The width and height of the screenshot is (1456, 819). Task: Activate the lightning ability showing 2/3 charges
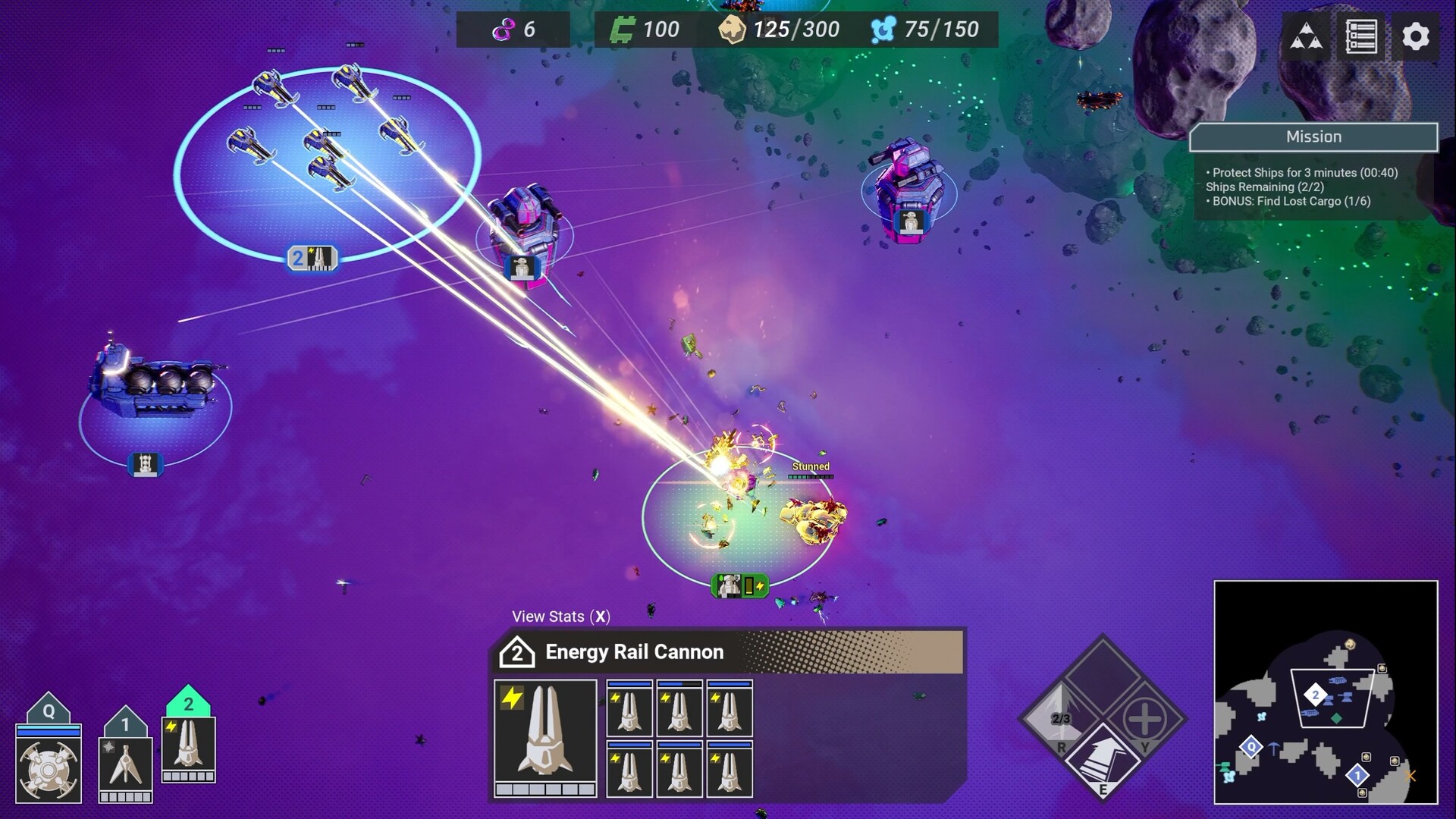pos(1060,718)
